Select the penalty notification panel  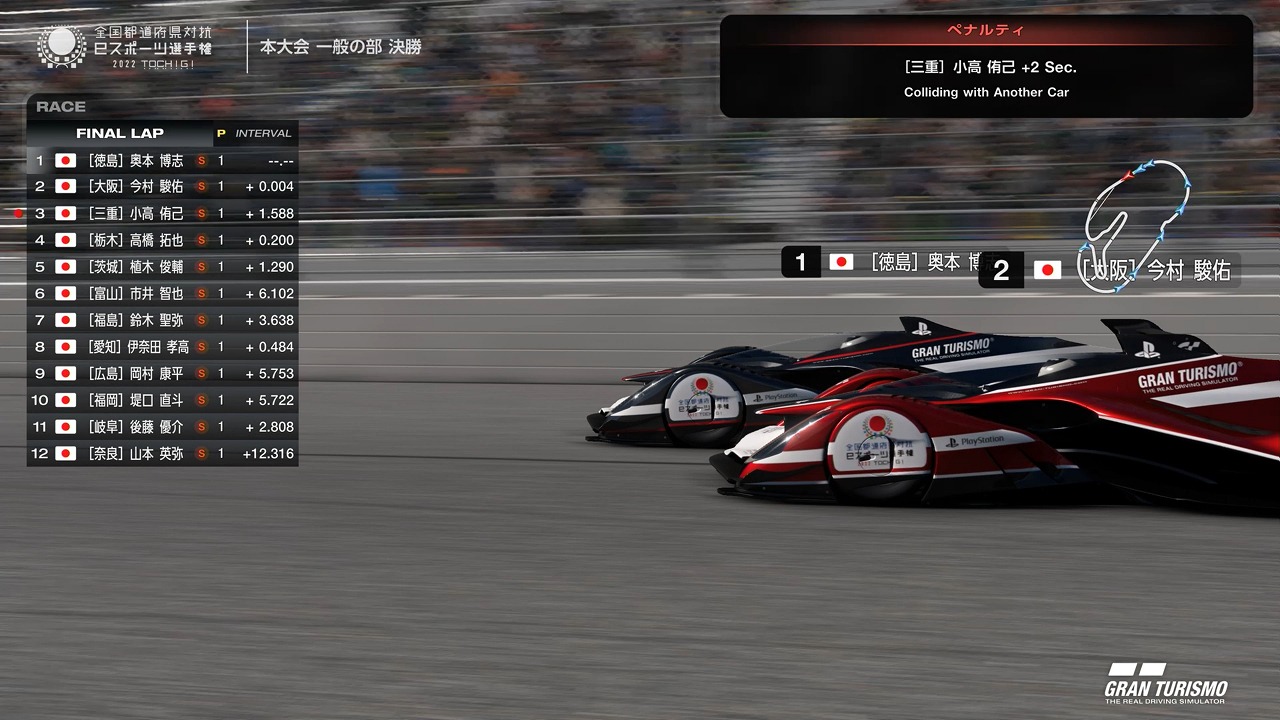pos(986,67)
